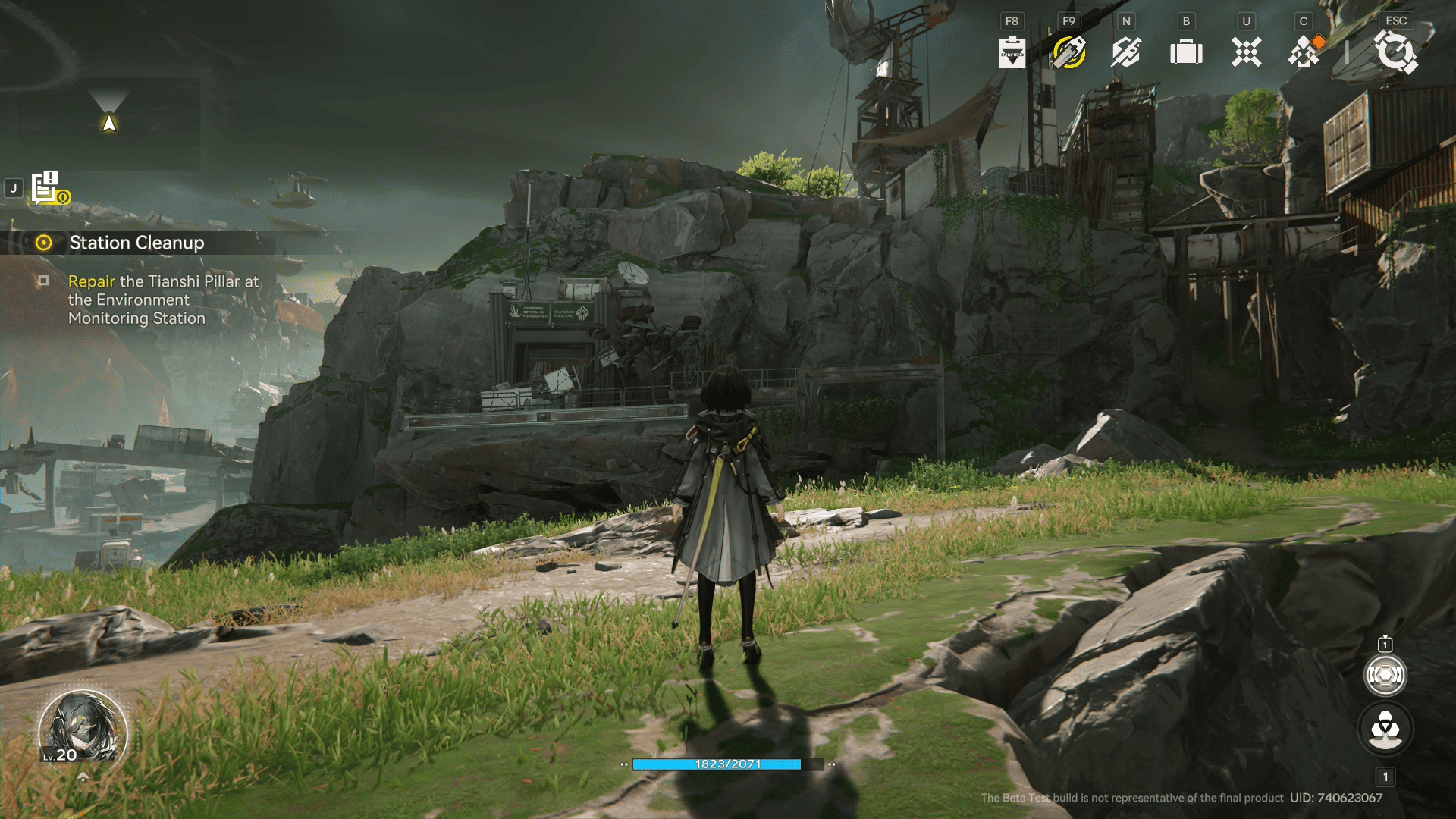Expand the arrow below the character portrait
The image size is (1456, 819).
(83, 777)
